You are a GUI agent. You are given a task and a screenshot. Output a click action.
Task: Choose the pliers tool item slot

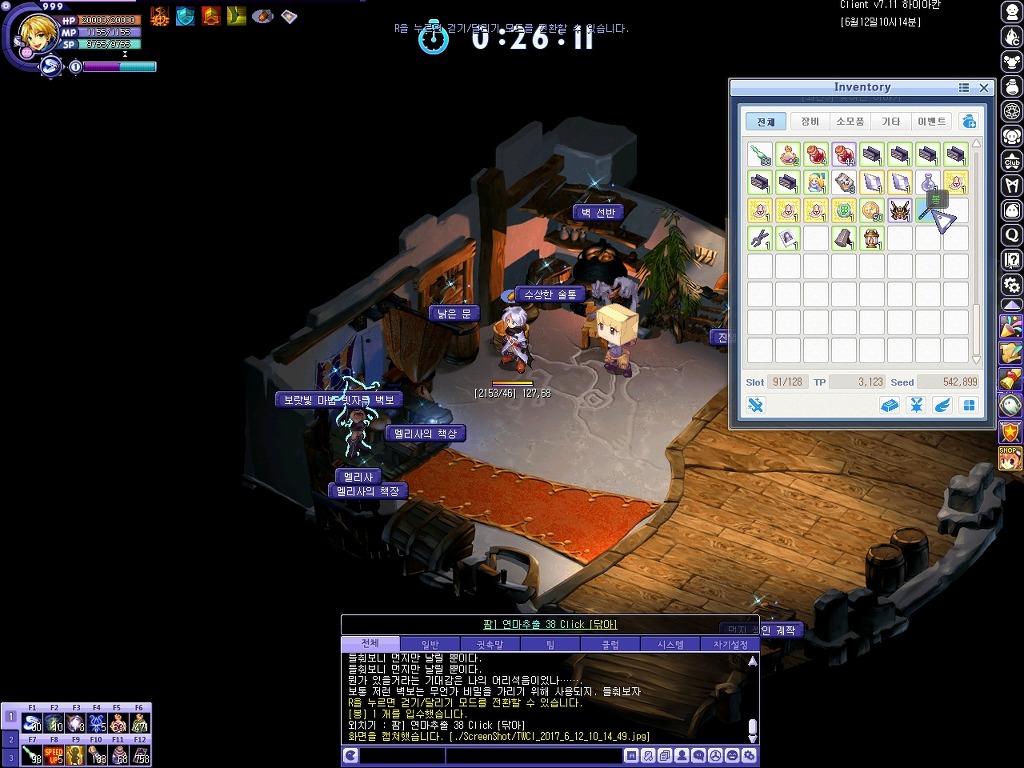click(x=760, y=239)
